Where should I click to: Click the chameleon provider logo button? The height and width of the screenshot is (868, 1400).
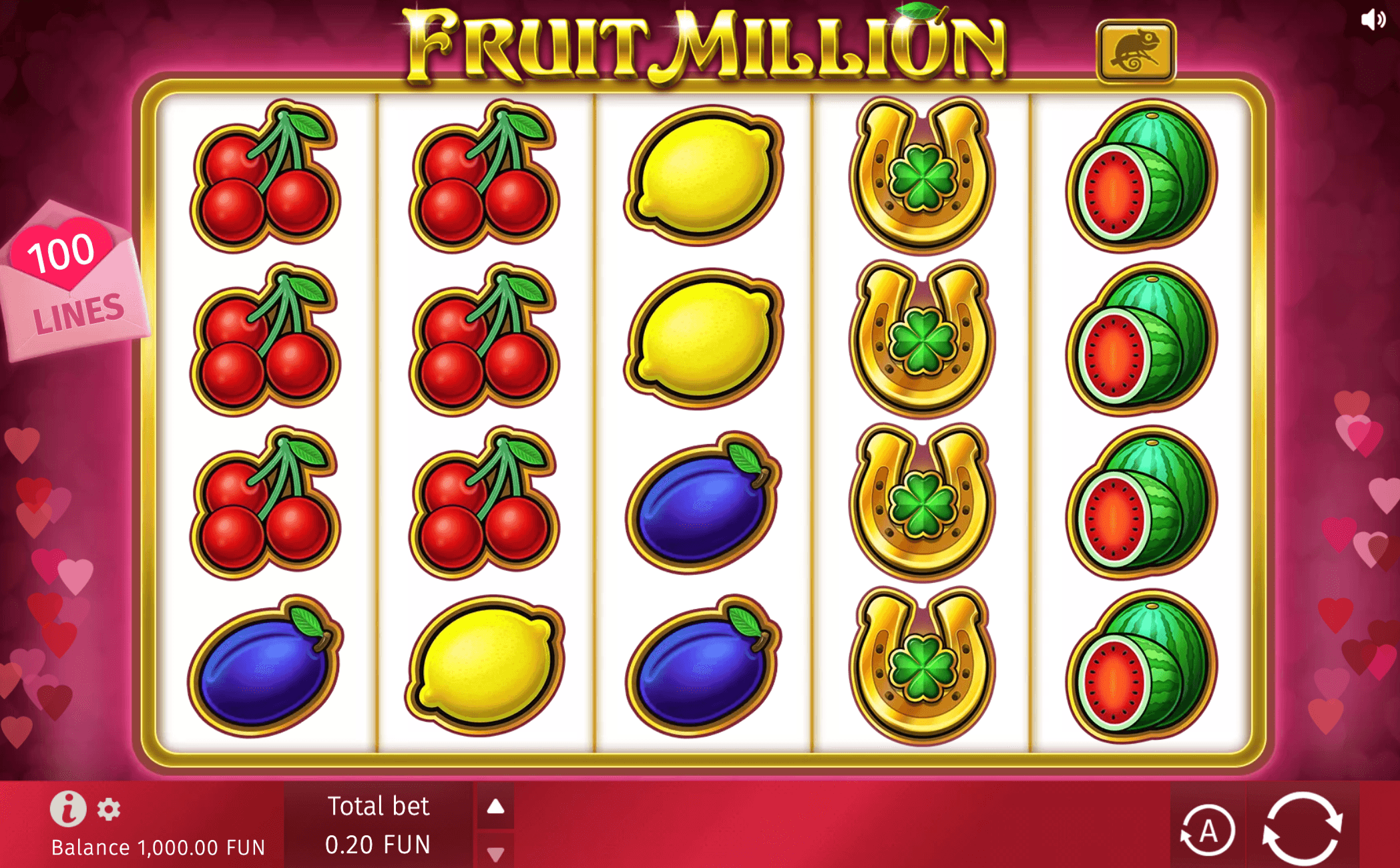tap(1137, 50)
